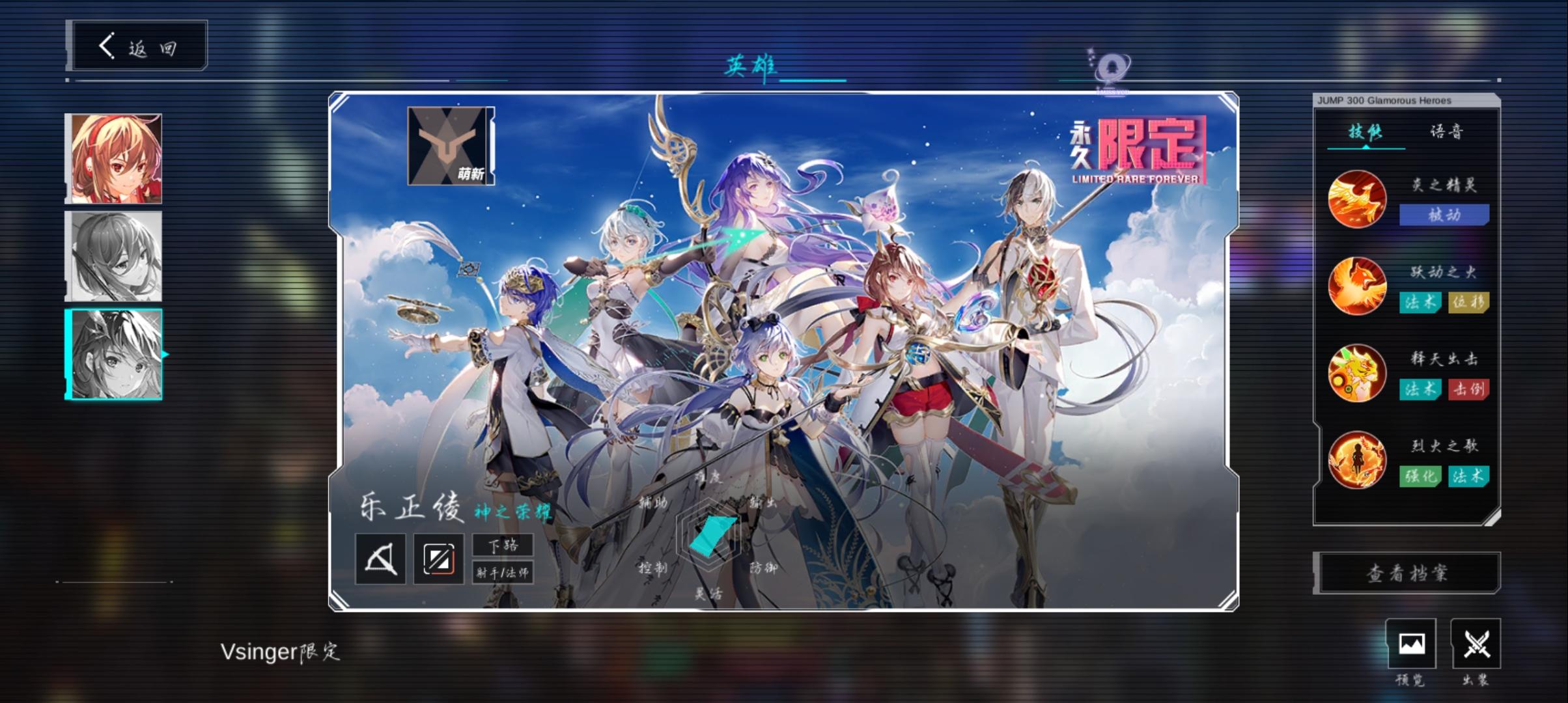
Task: Select the 技能 skills tab
Action: tap(1365, 132)
